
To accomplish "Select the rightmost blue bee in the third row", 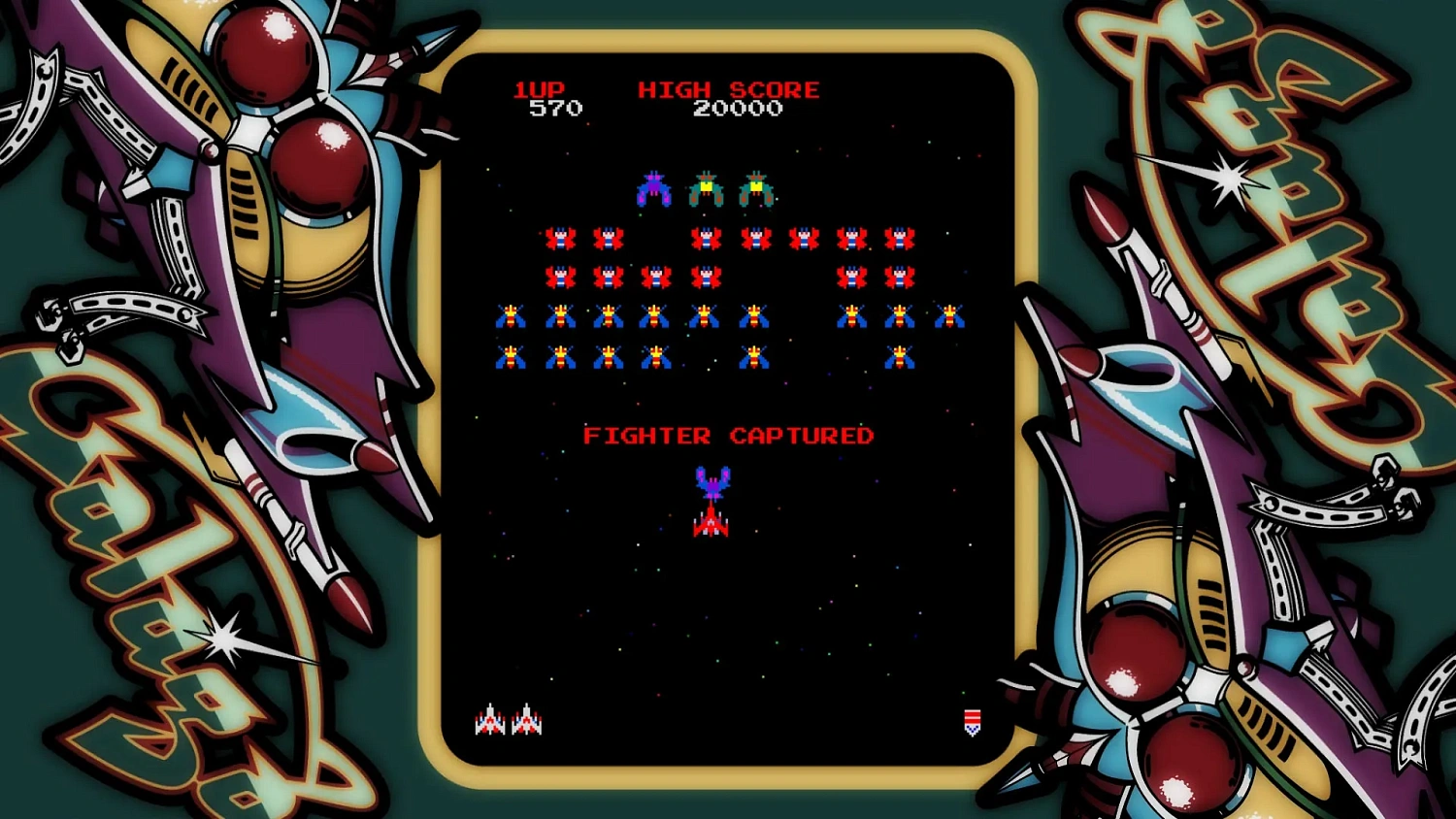I will click(951, 315).
